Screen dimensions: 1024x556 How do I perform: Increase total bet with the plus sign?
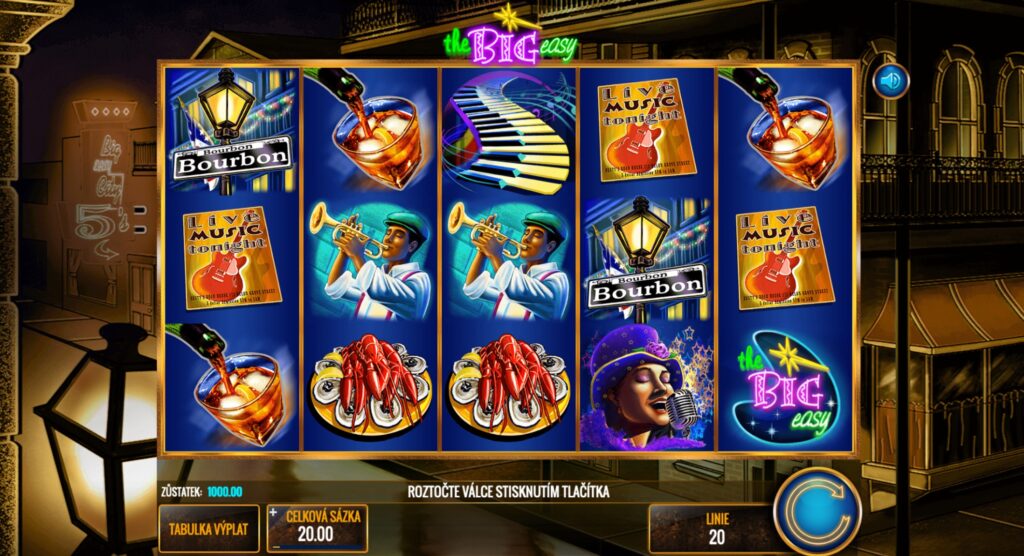coord(273,514)
